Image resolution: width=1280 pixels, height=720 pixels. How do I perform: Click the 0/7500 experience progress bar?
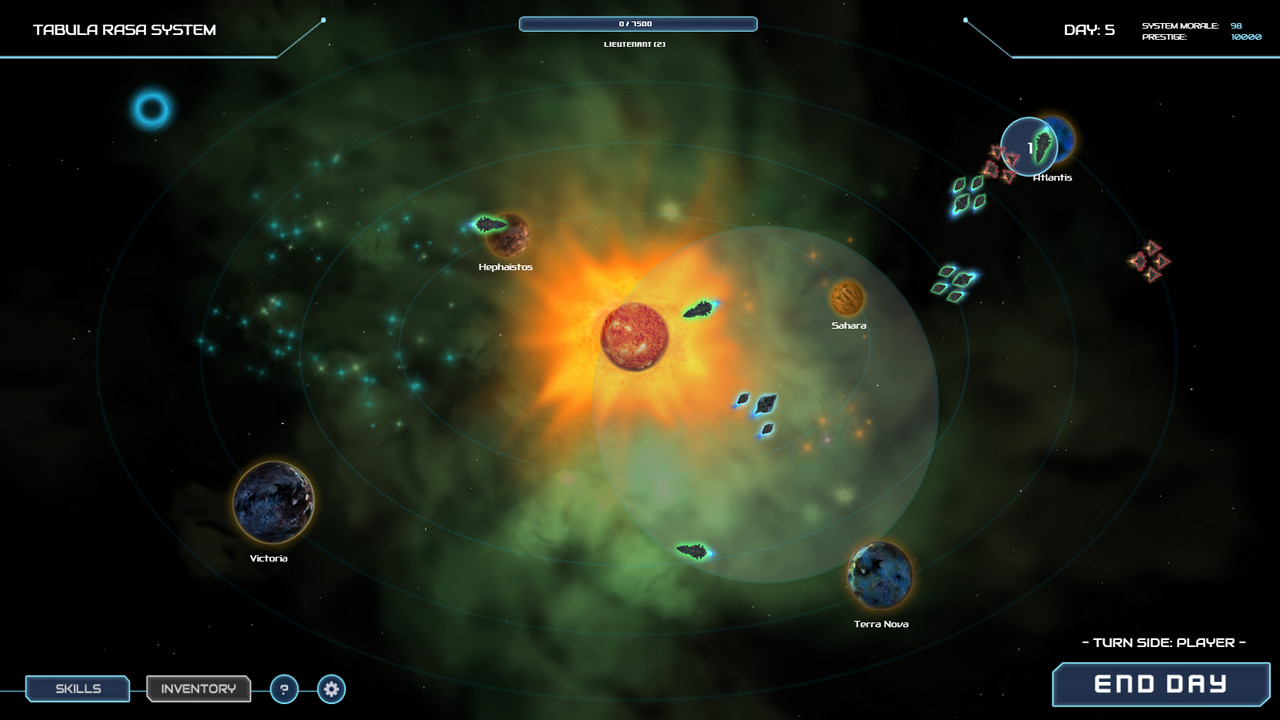click(637, 23)
